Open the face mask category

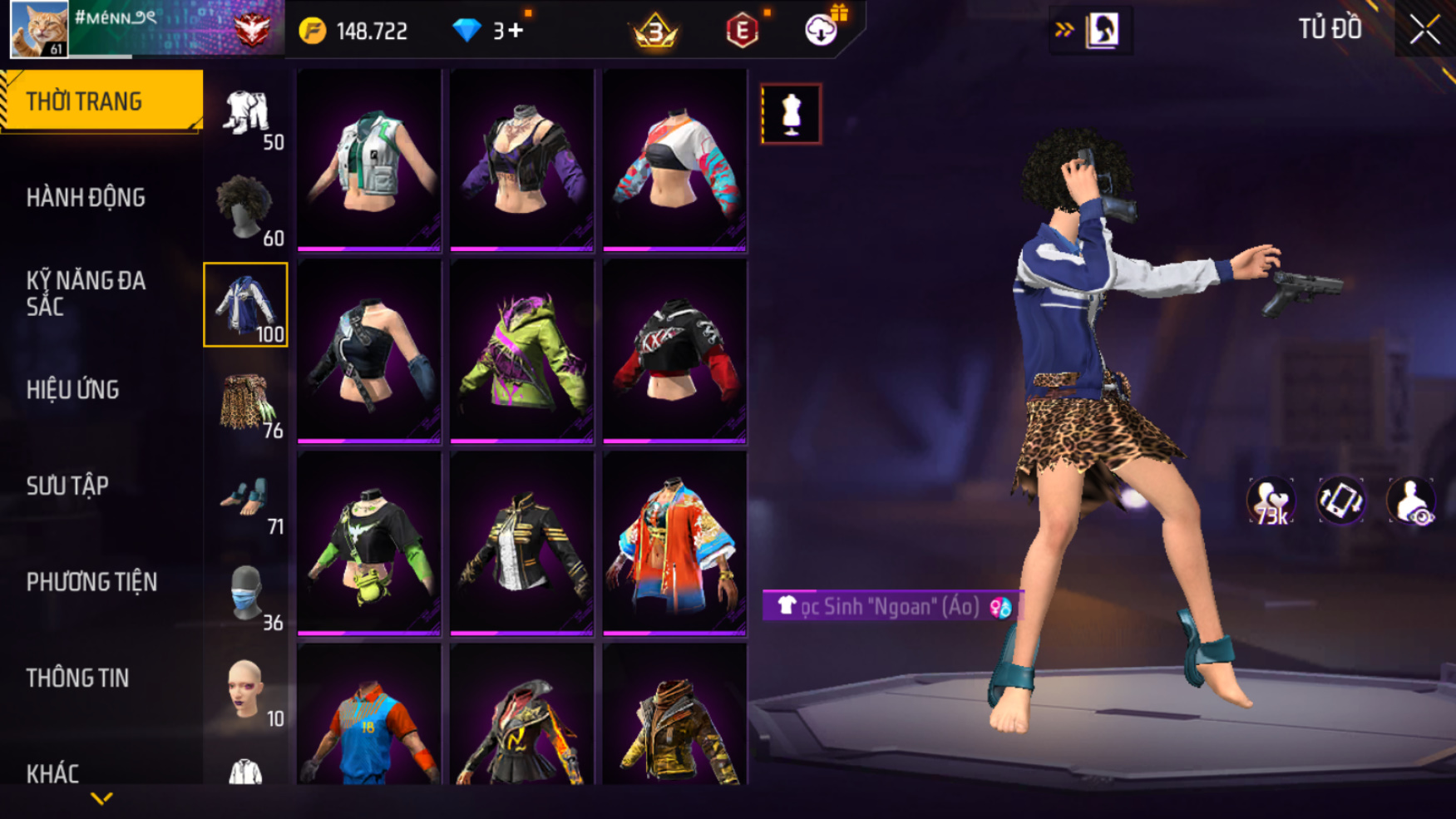[245, 594]
